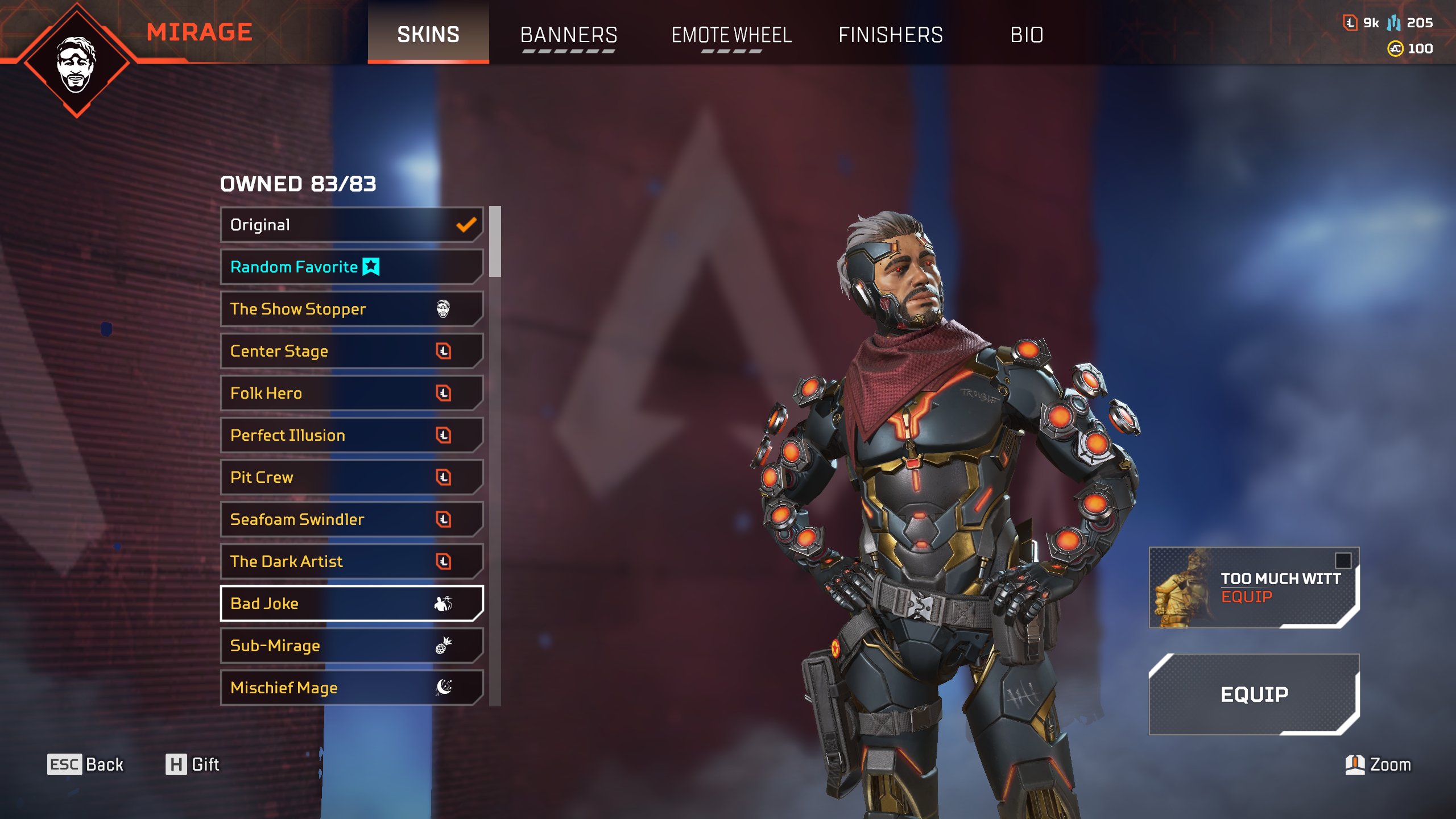Preview The Show Stopper skin
This screenshot has width=1456, height=819.
pyautogui.click(x=351, y=309)
